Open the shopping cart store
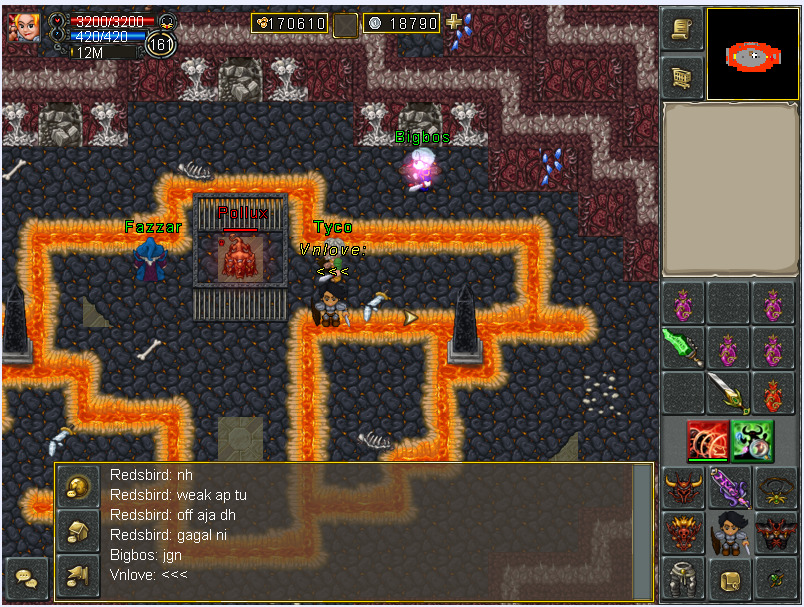Screen dimensions: 804x607 (x=682, y=76)
